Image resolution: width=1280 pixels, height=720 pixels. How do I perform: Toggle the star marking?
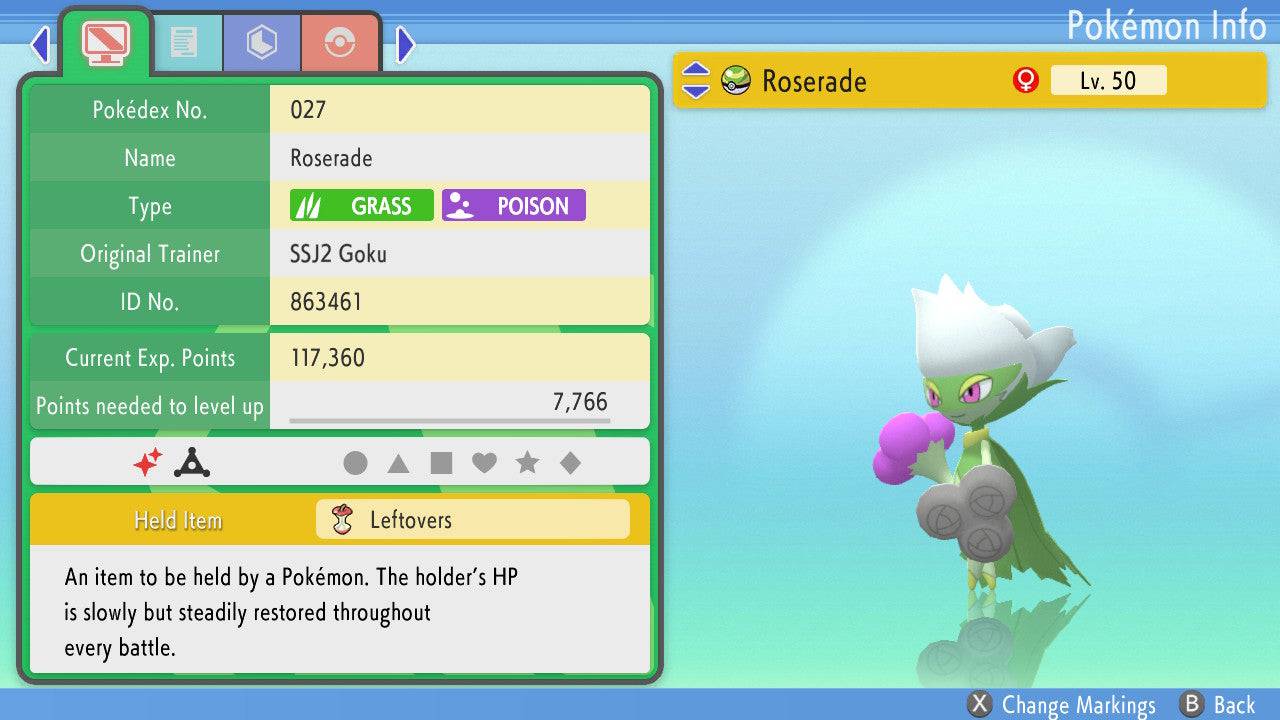527,463
